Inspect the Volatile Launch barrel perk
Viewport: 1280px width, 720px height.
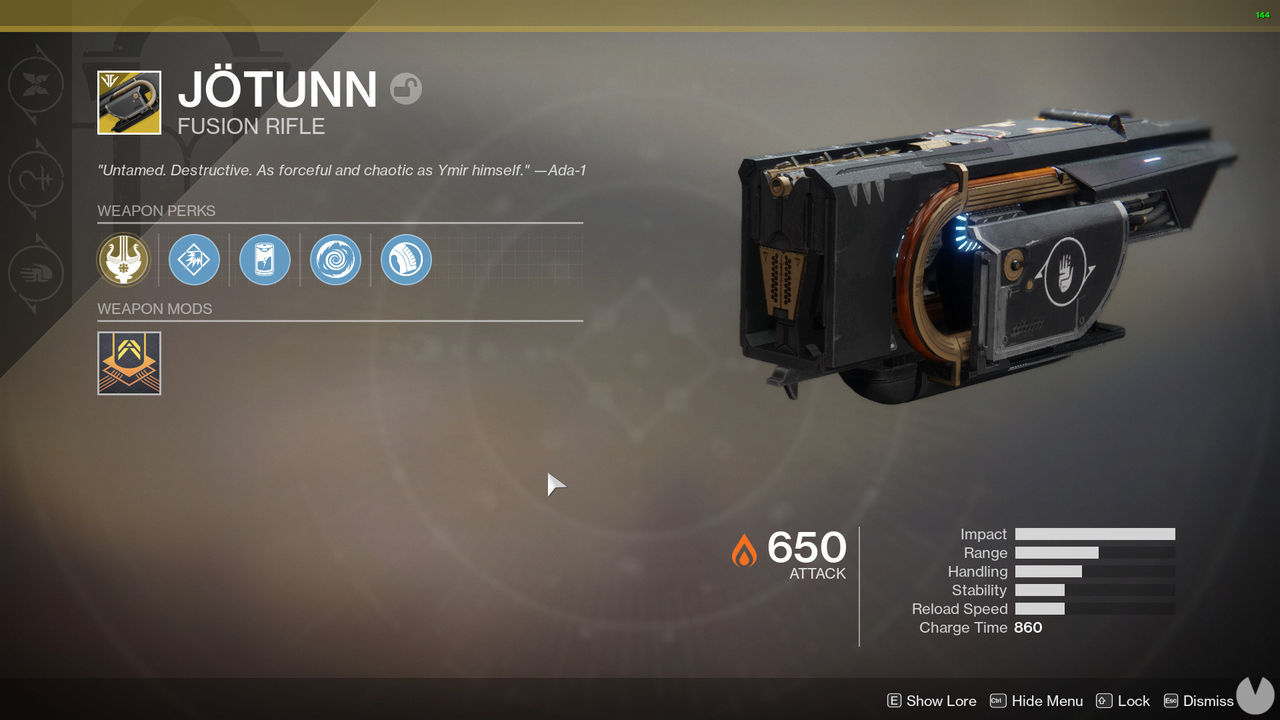click(x=194, y=259)
